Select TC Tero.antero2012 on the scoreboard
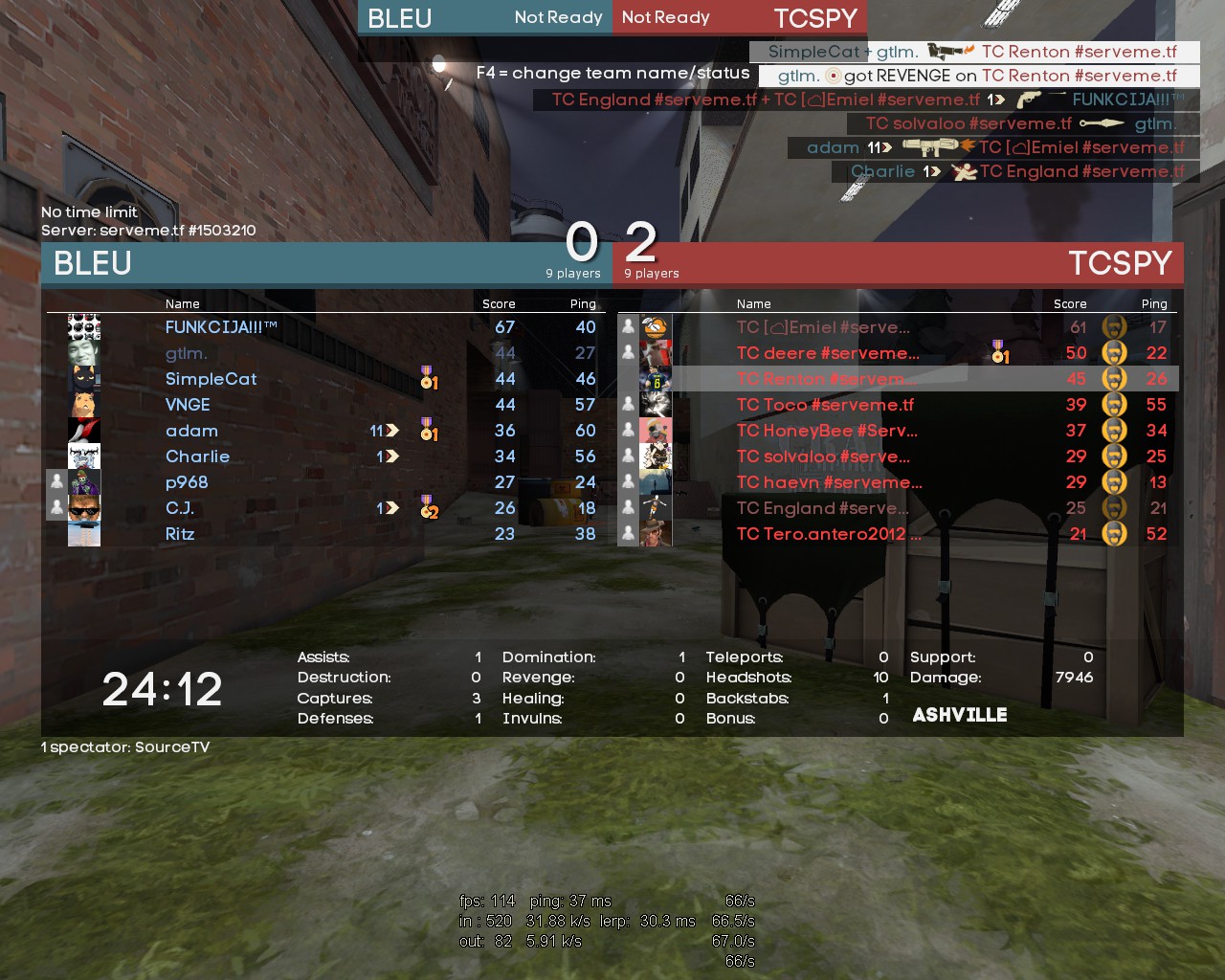Image resolution: width=1225 pixels, height=980 pixels. point(829,534)
